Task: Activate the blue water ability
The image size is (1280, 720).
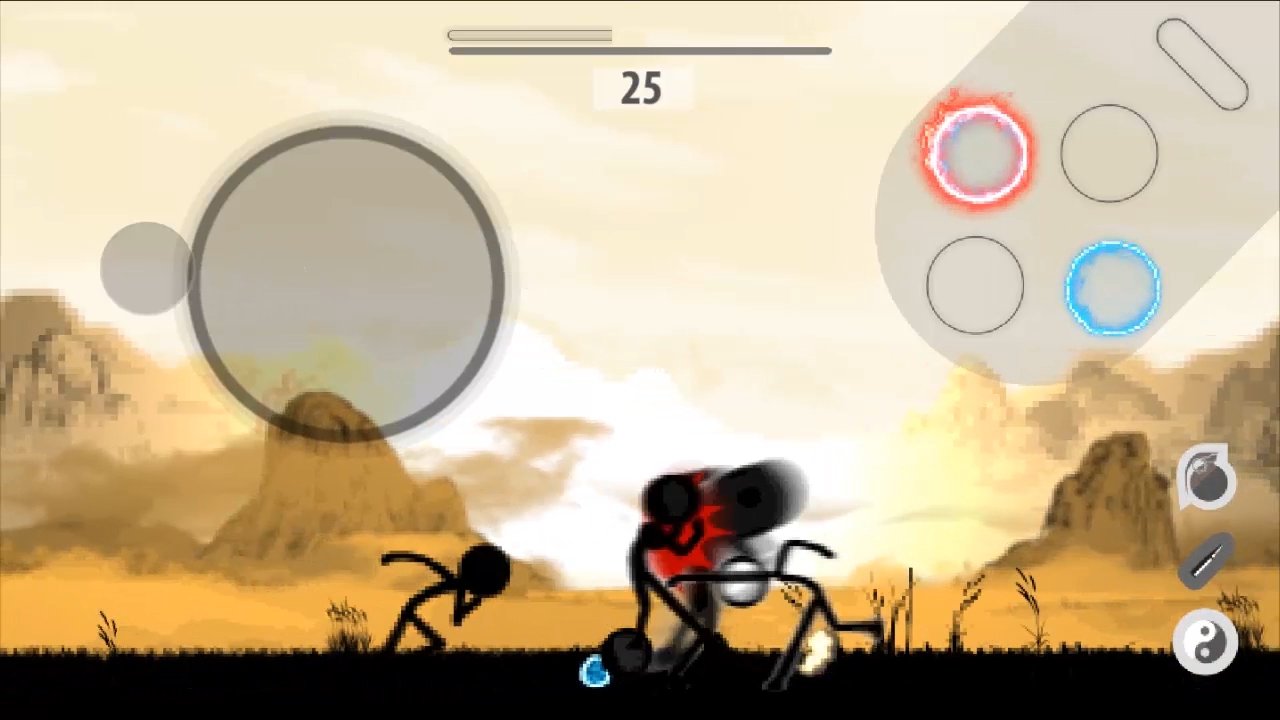Action: [x=1113, y=290]
